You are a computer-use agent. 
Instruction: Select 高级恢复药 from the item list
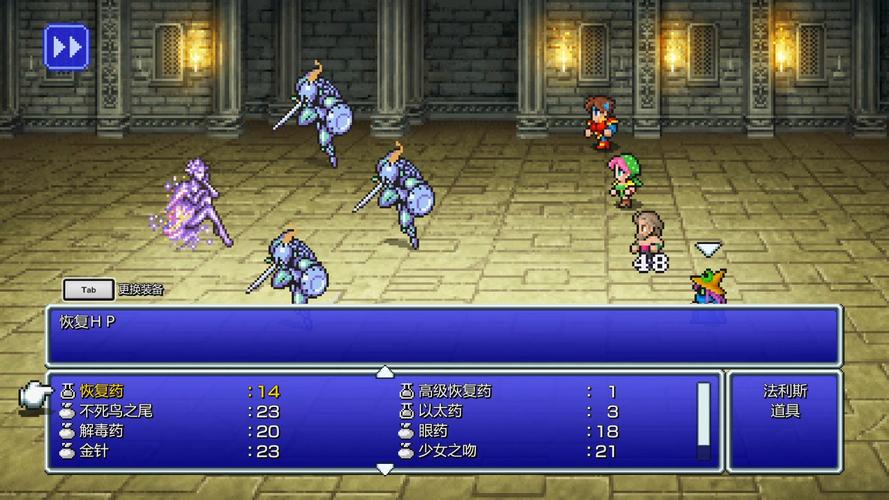point(455,391)
